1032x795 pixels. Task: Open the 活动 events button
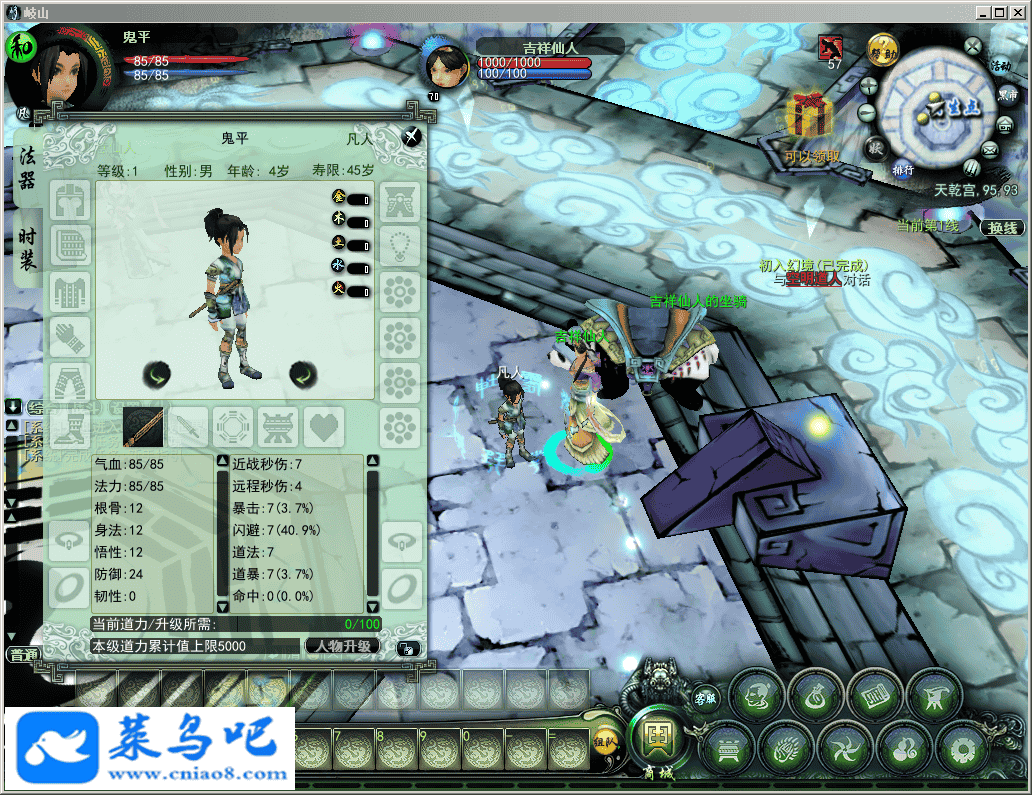click(998, 65)
